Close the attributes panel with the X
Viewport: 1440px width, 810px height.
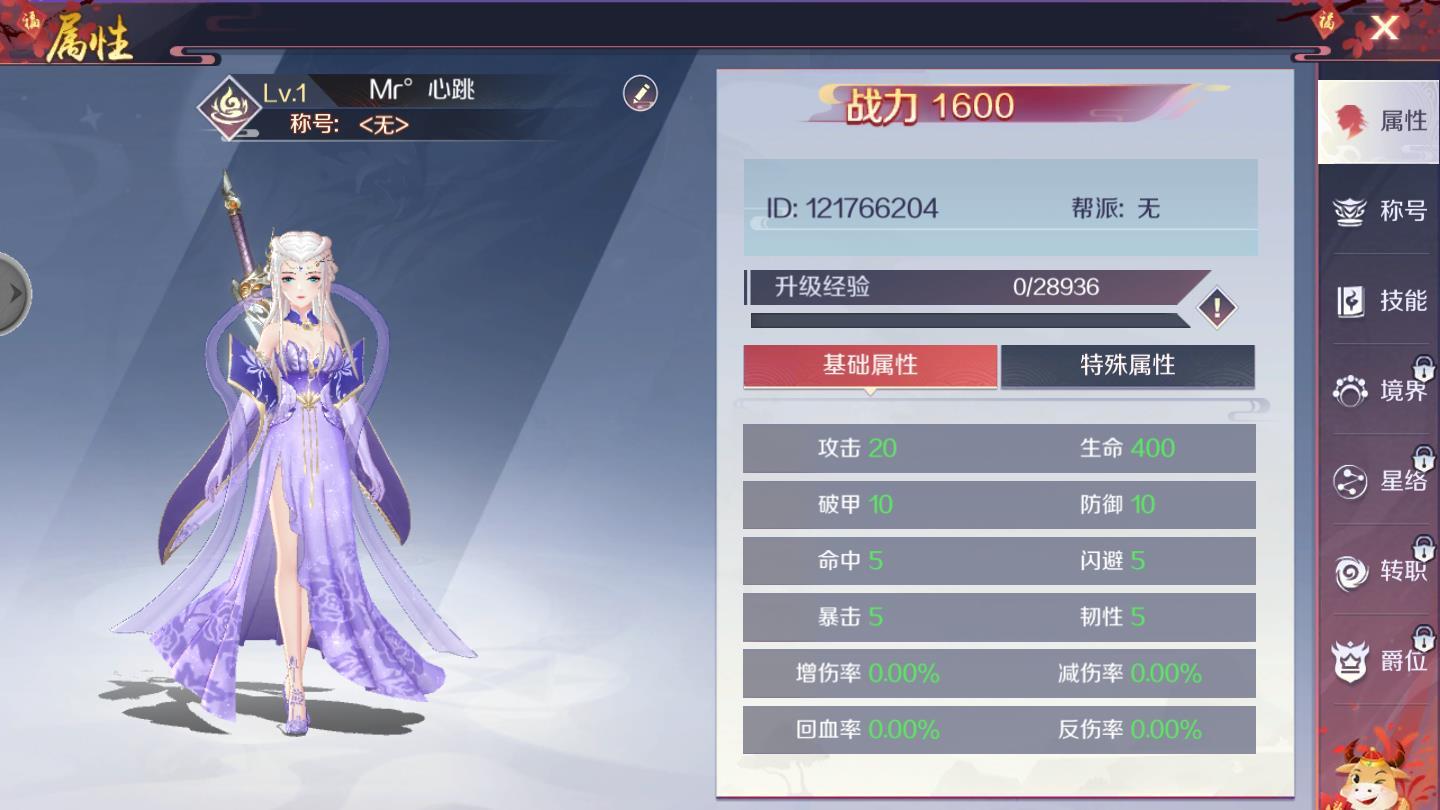point(1384,27)
